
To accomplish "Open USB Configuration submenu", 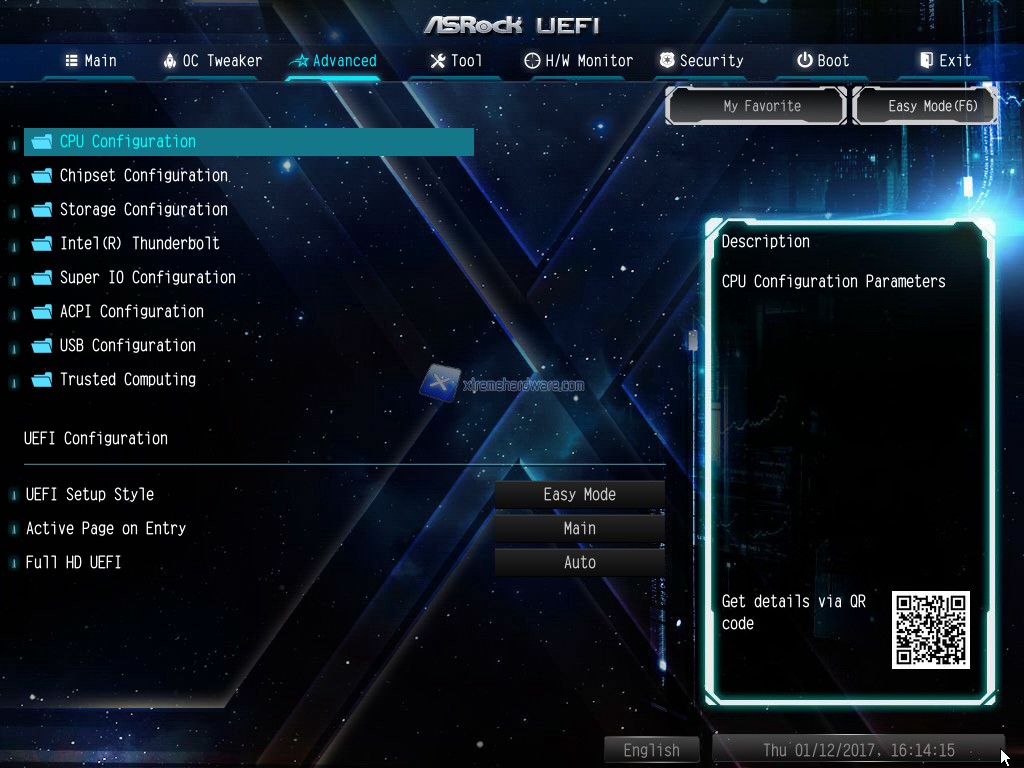I will pos(127,346).
